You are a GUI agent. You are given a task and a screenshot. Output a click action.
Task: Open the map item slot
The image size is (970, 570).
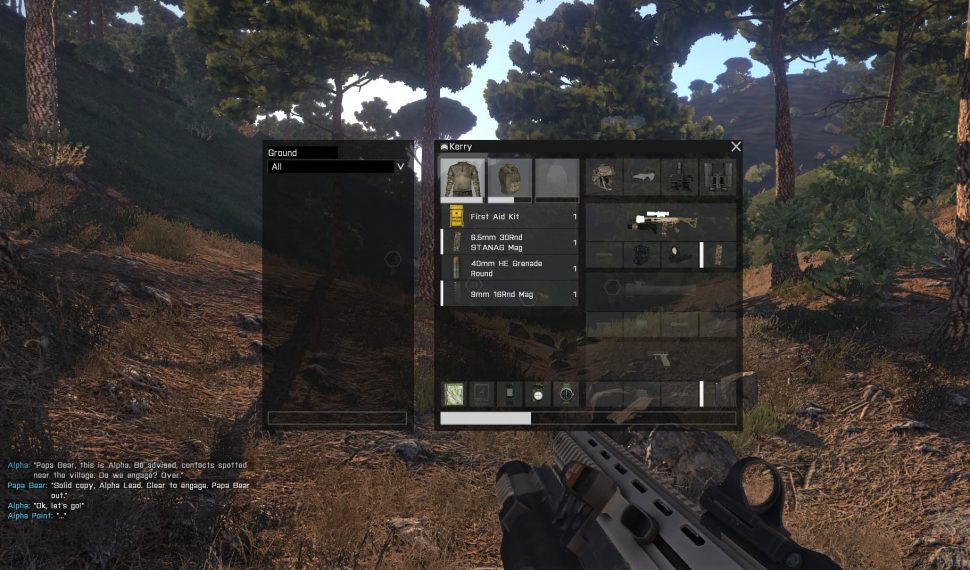(454, 394)
